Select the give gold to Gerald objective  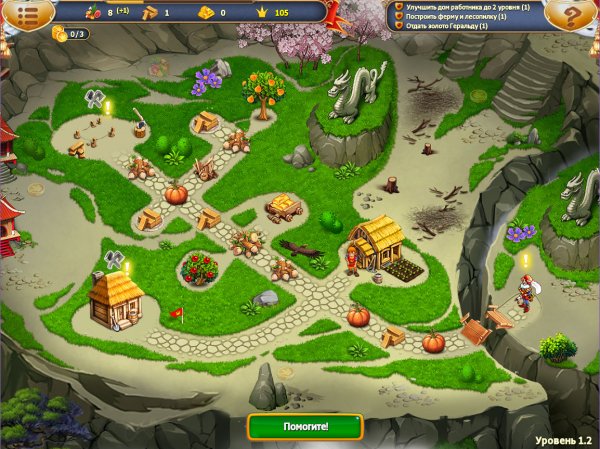(447, 25)
